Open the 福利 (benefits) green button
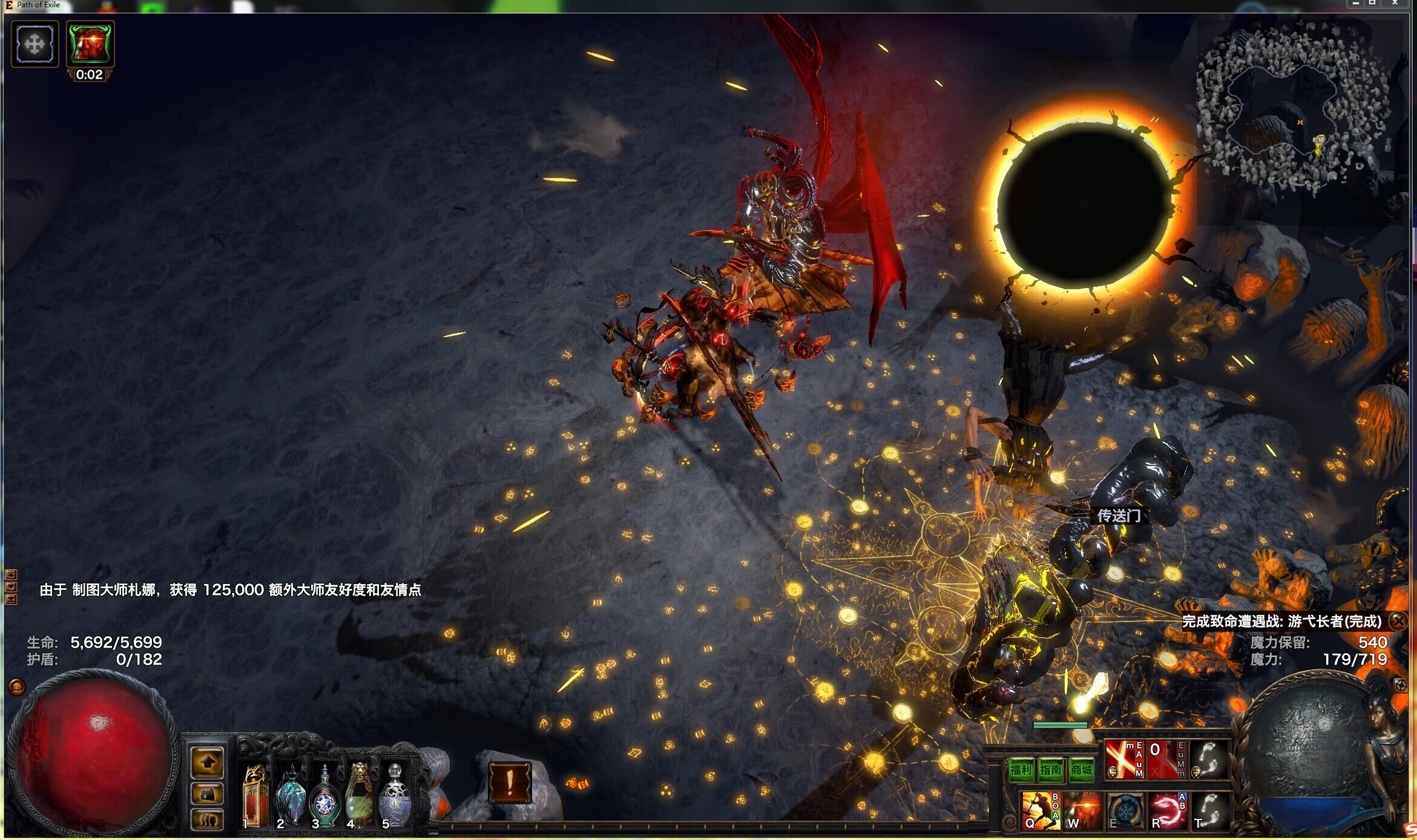1417x840 pixels. pos(1021,770)
